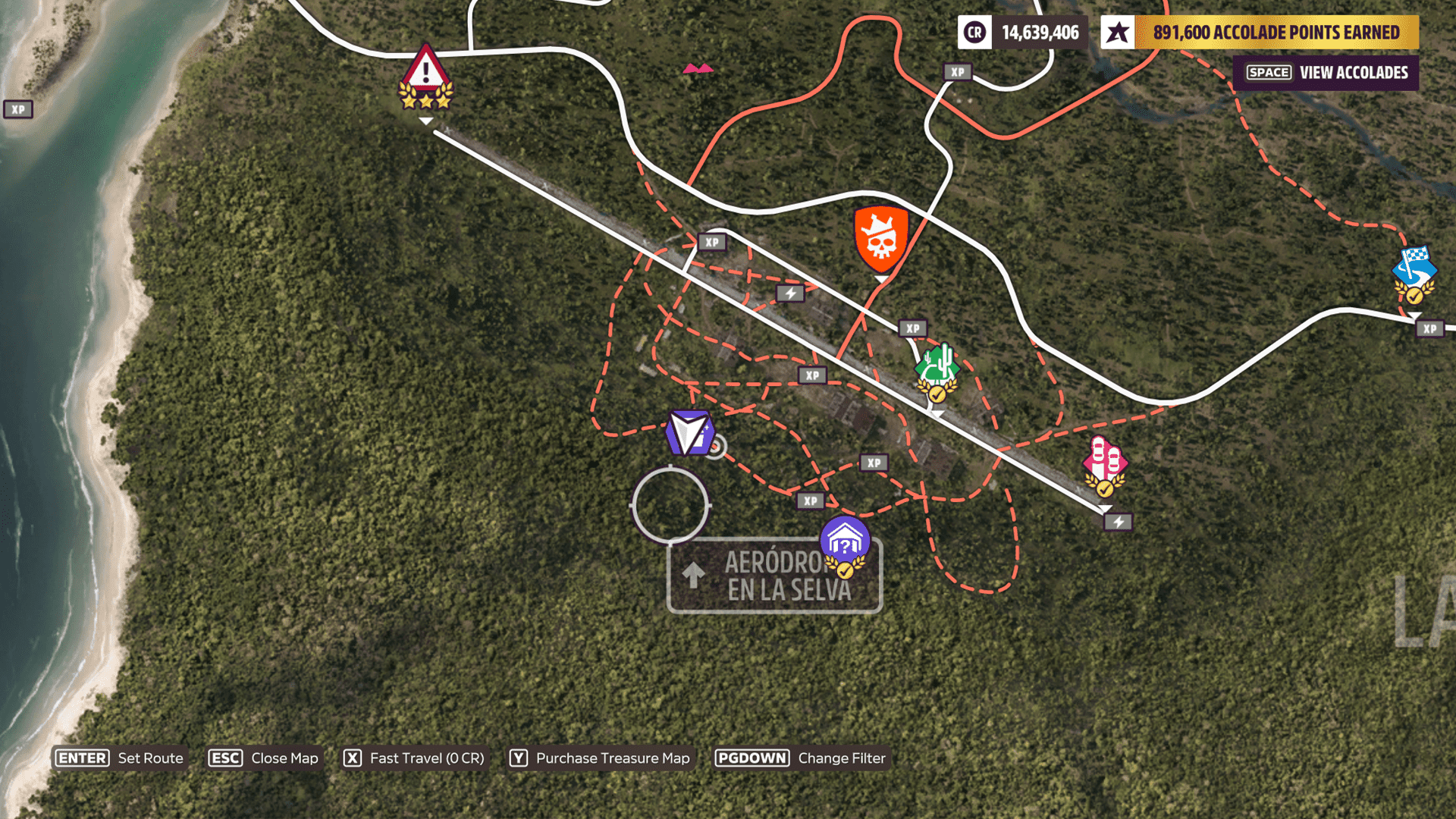The height and width of the screenshot is (819, 1456).
Task: Select the Aeródromo en la Selva label
Action: [x=773, y=576]
